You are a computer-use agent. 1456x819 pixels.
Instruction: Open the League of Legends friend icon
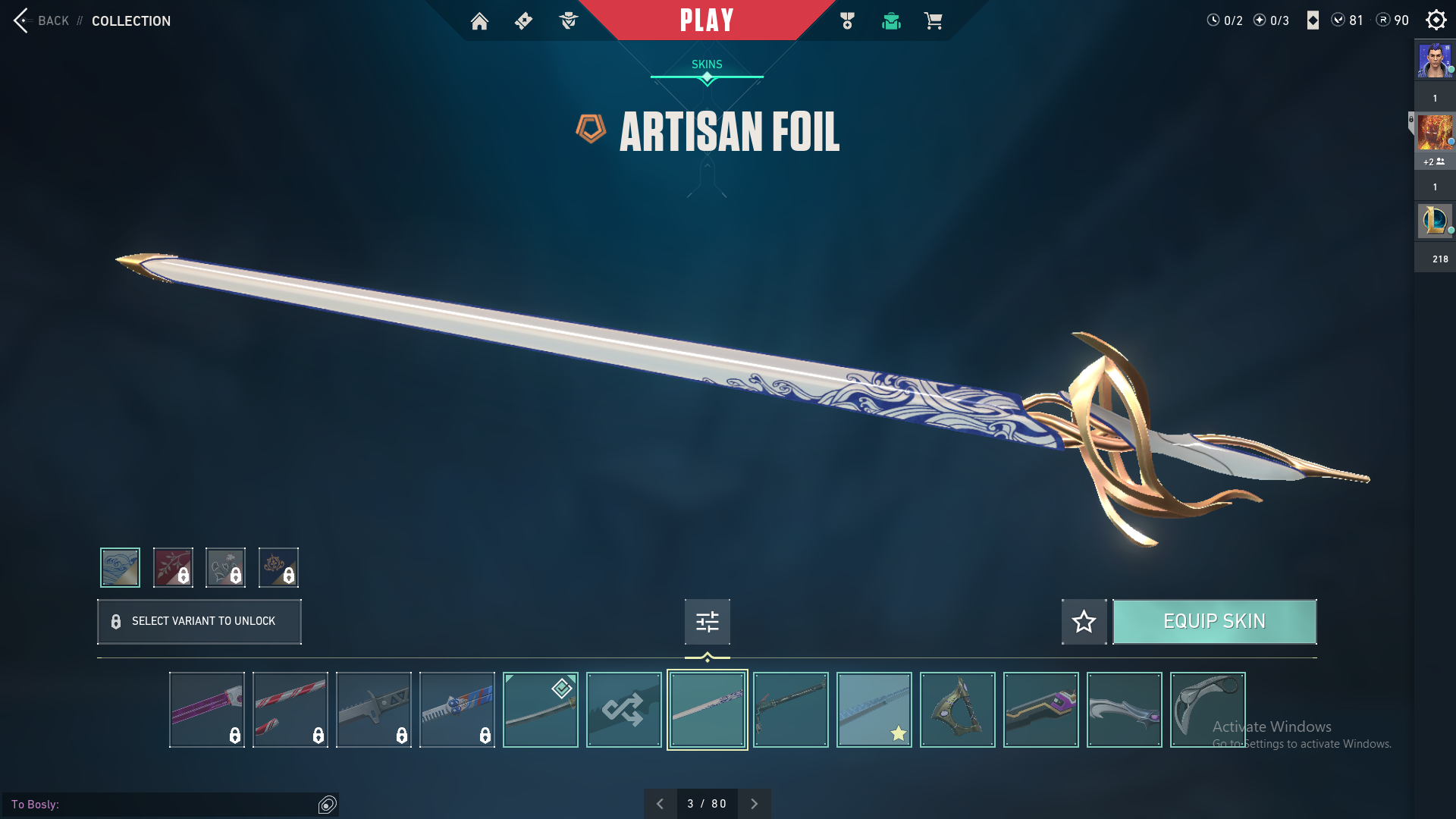pyautogui.click(x=1434, y=221)
